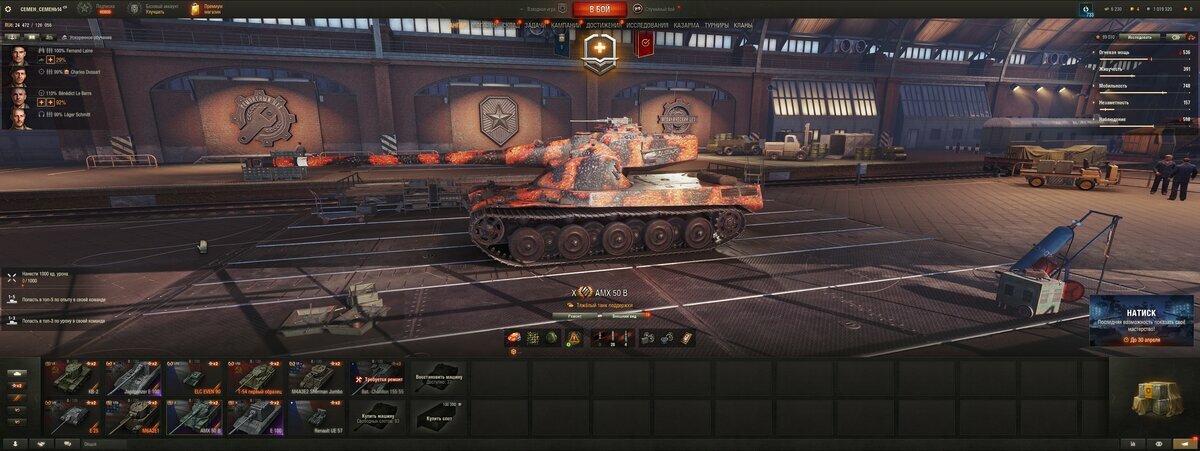Image resolution: width=1200 pixels, height=451 pixels.
Task: Choose the ELC EVEN 90 tank card
Action: click(x=195, y=377)
